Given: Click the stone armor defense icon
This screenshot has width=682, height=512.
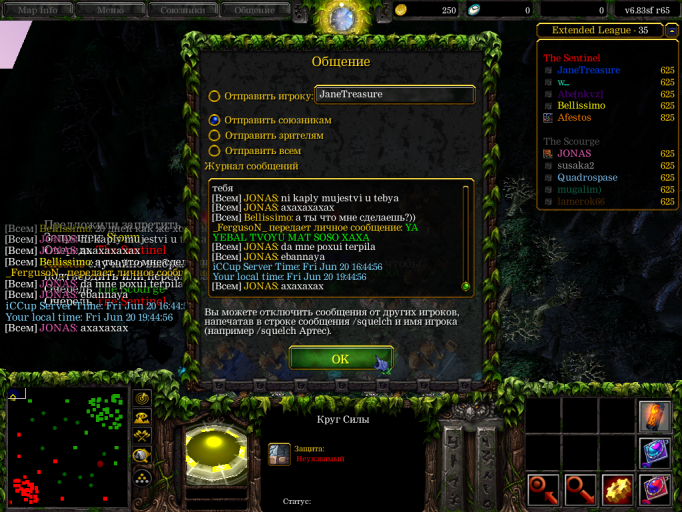Looking at the screenshot, I should tap(279, 454).
